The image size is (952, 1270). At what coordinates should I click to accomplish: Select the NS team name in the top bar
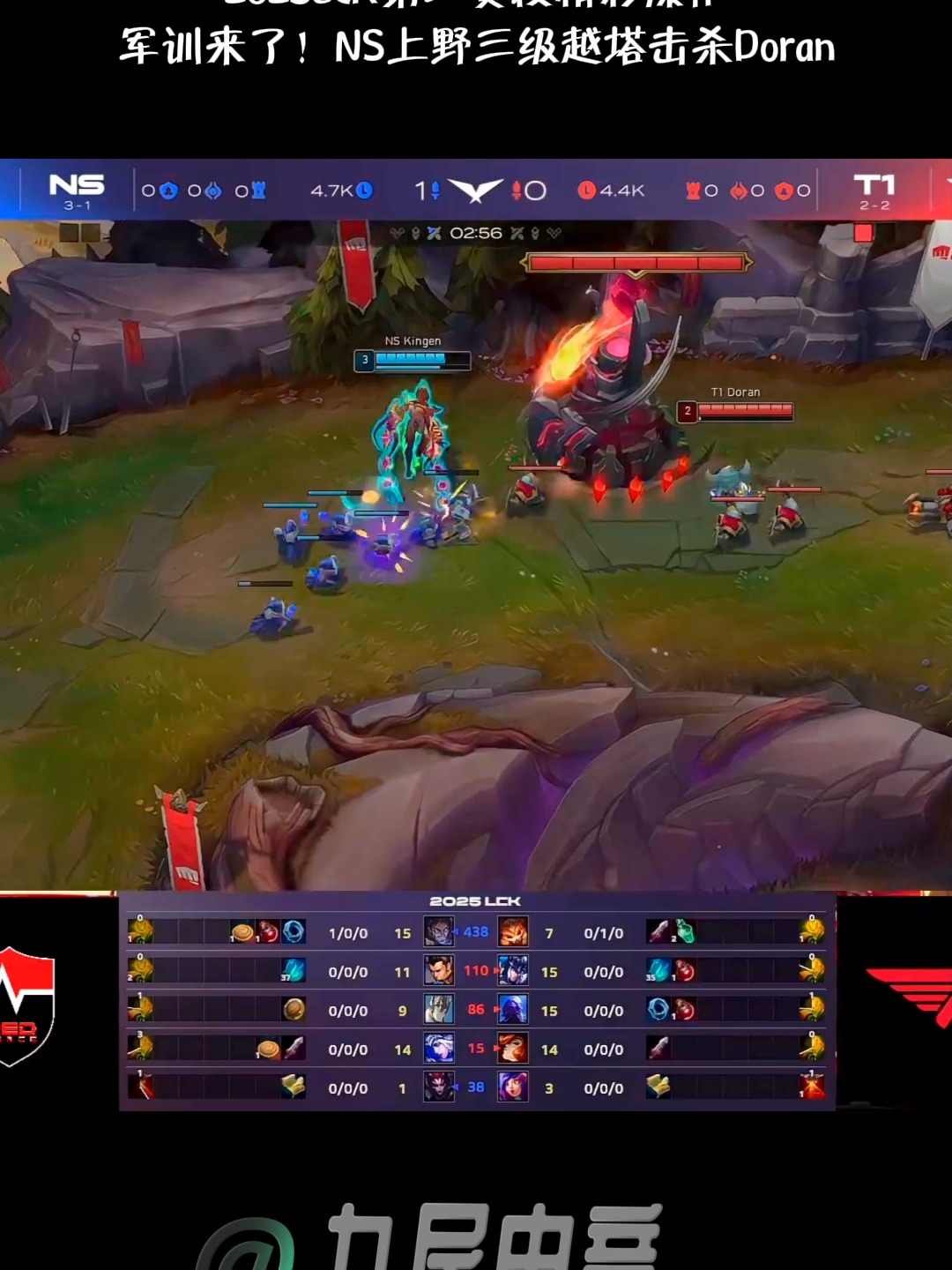(77, 184)
